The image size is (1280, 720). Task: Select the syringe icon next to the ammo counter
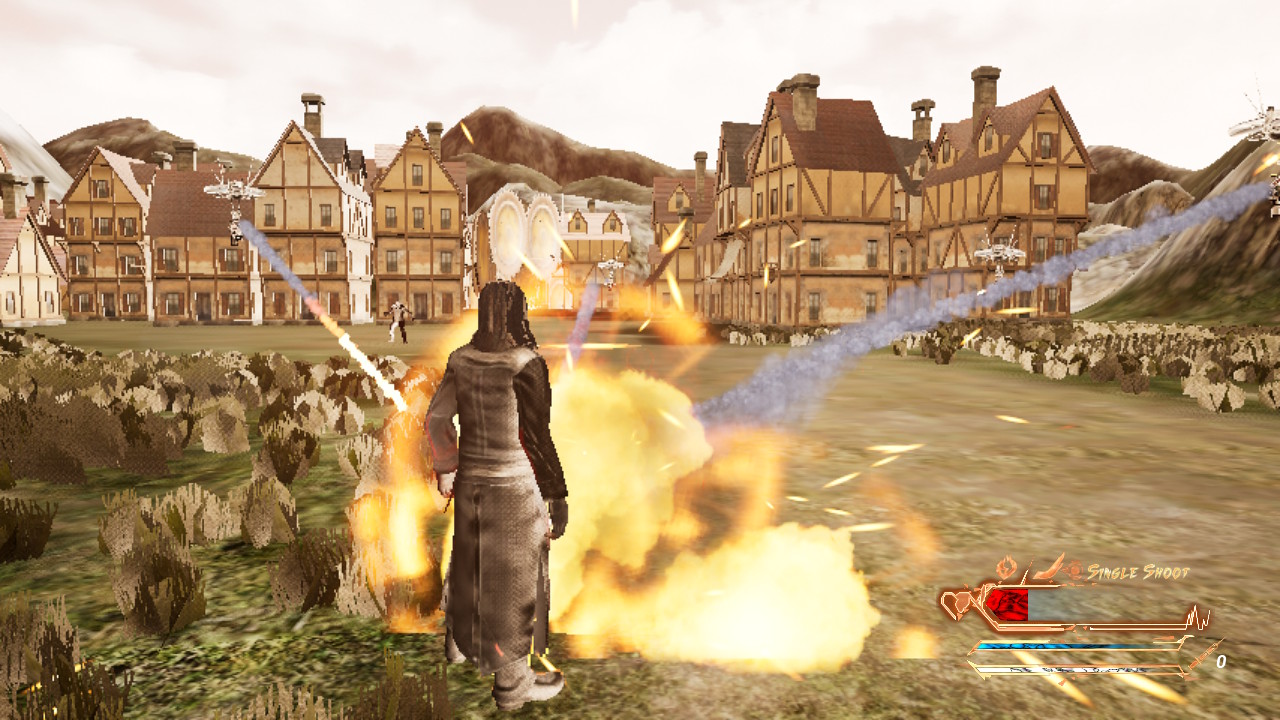[1202, 657]
